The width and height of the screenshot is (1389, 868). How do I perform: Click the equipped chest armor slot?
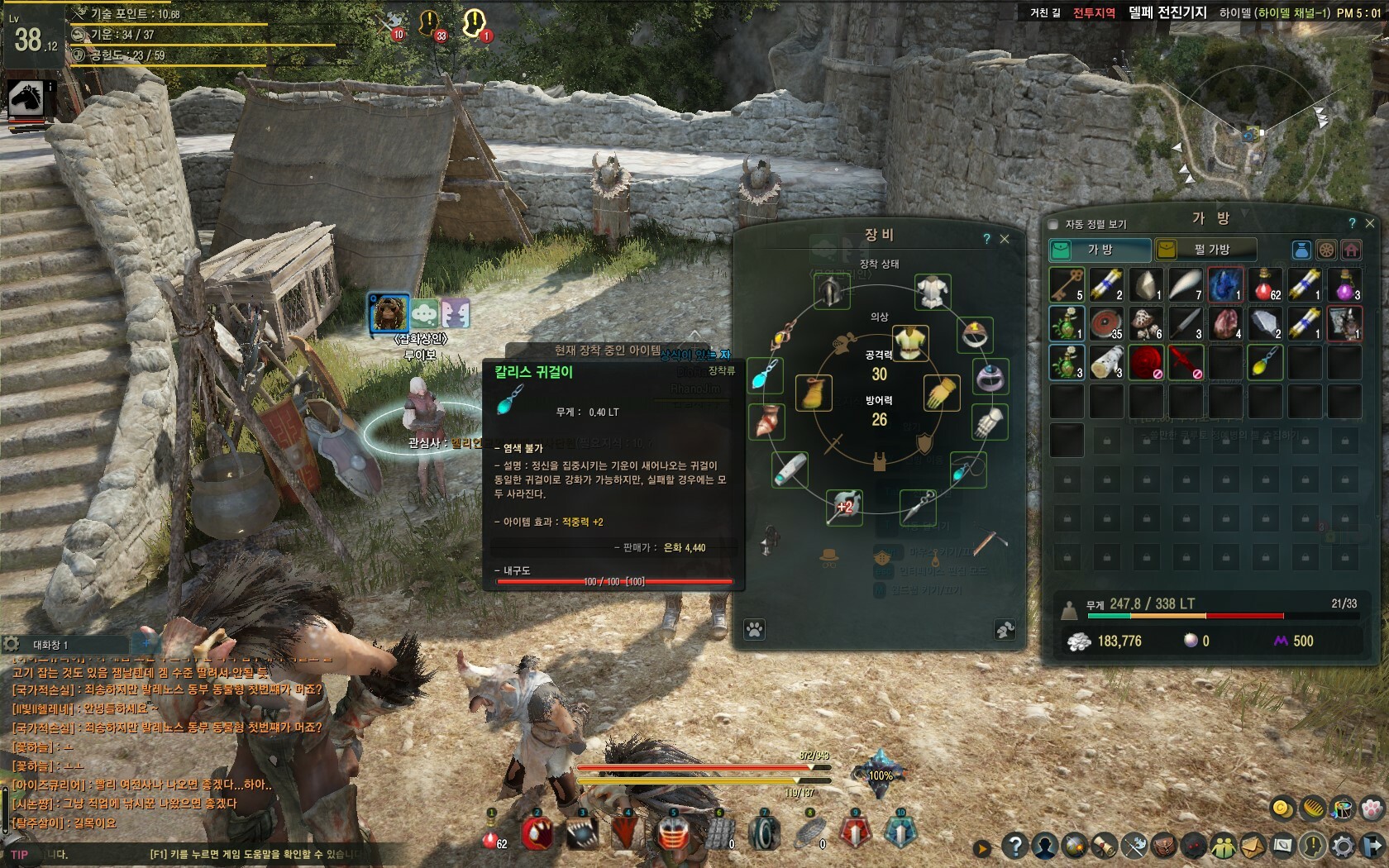[x=933, y=291]
